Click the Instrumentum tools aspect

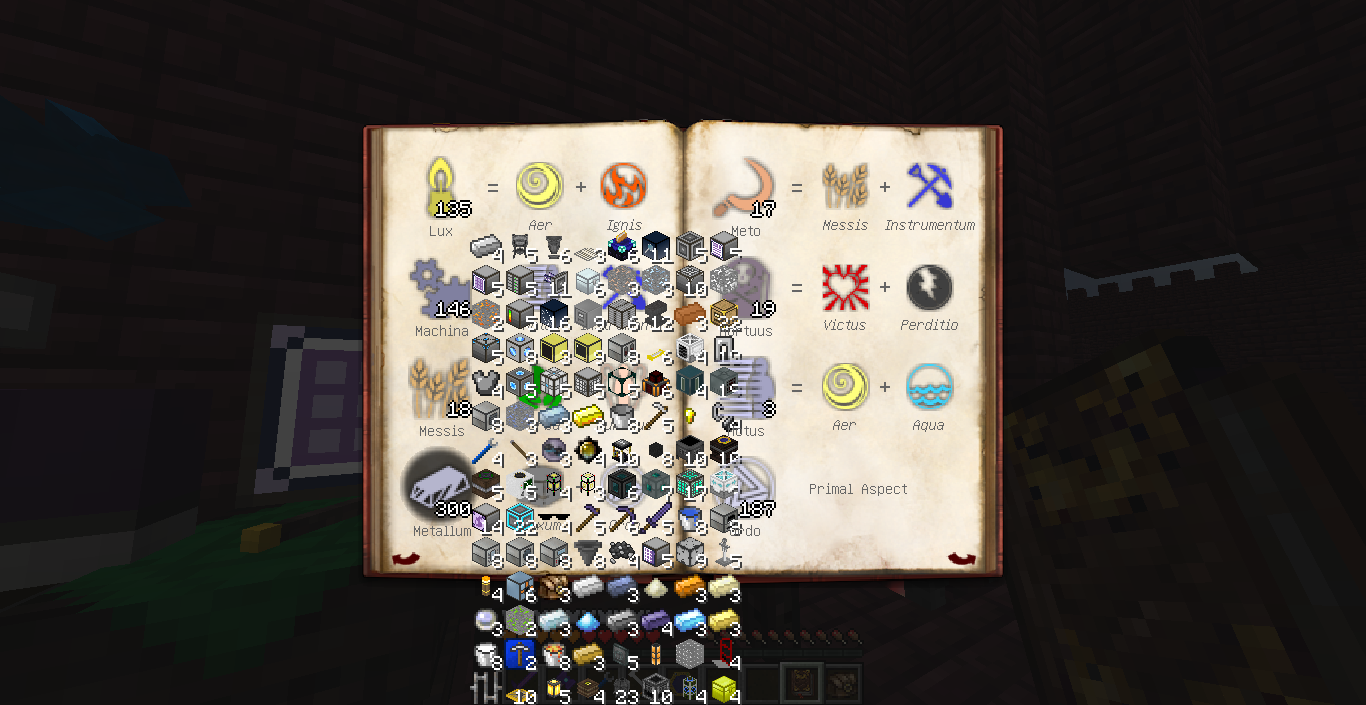pos(929,187)
